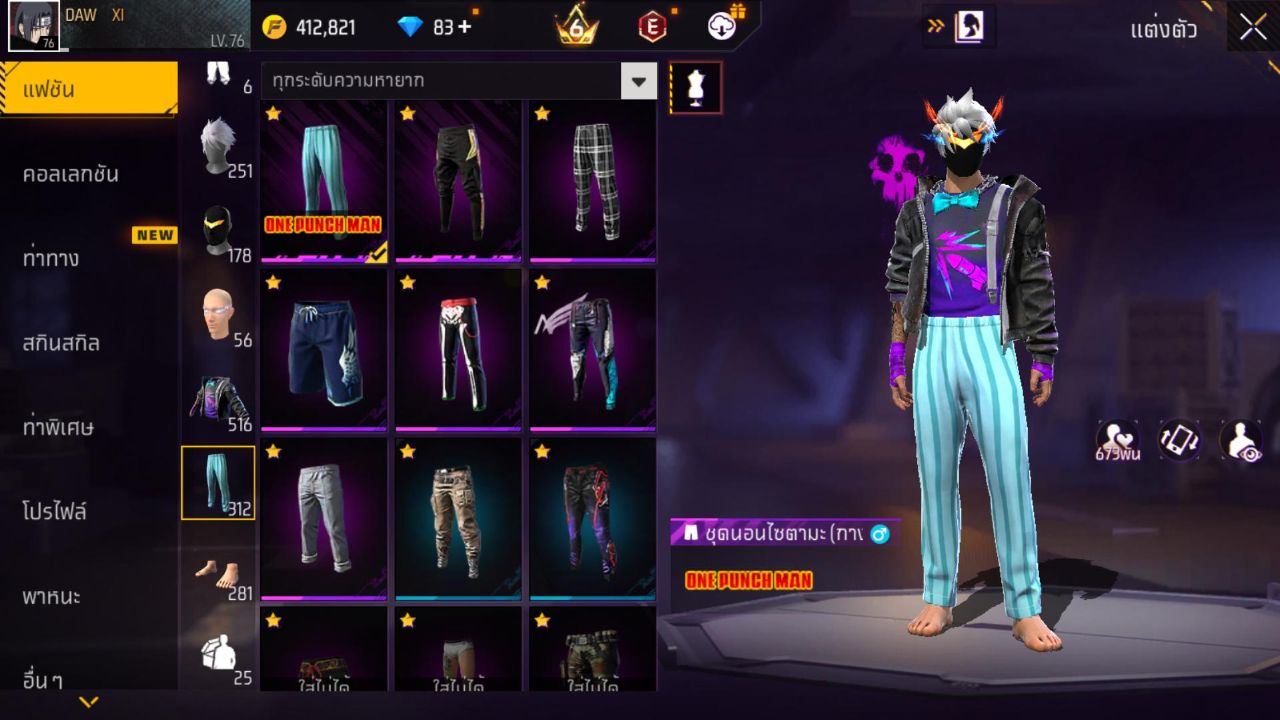Open the hair category in the wardrobe
The height and width of the screenshot is (720, 1280).
coord(218,140)
